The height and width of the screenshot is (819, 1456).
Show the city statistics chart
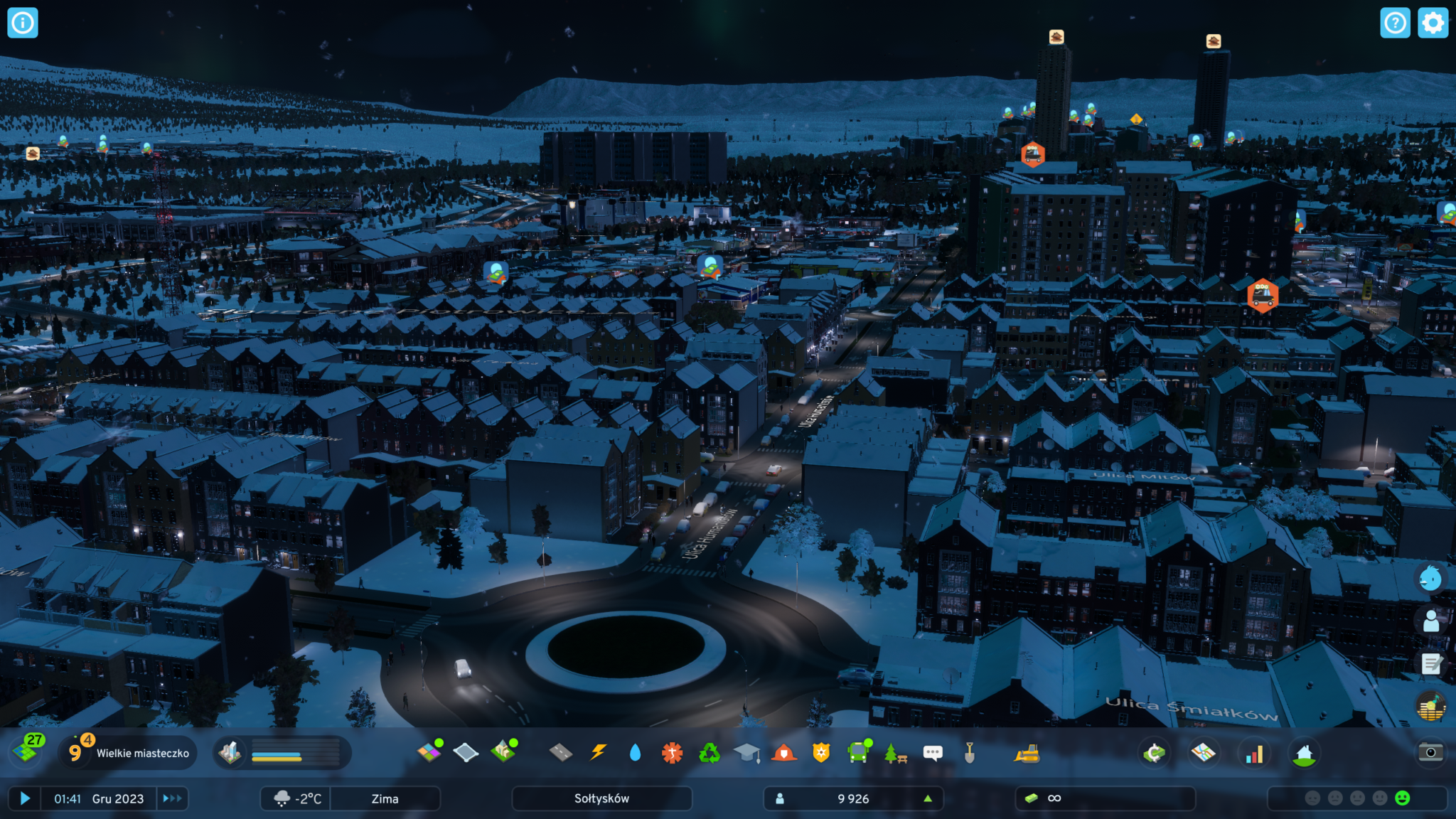pyautogui.click(x=1254, y=753)
